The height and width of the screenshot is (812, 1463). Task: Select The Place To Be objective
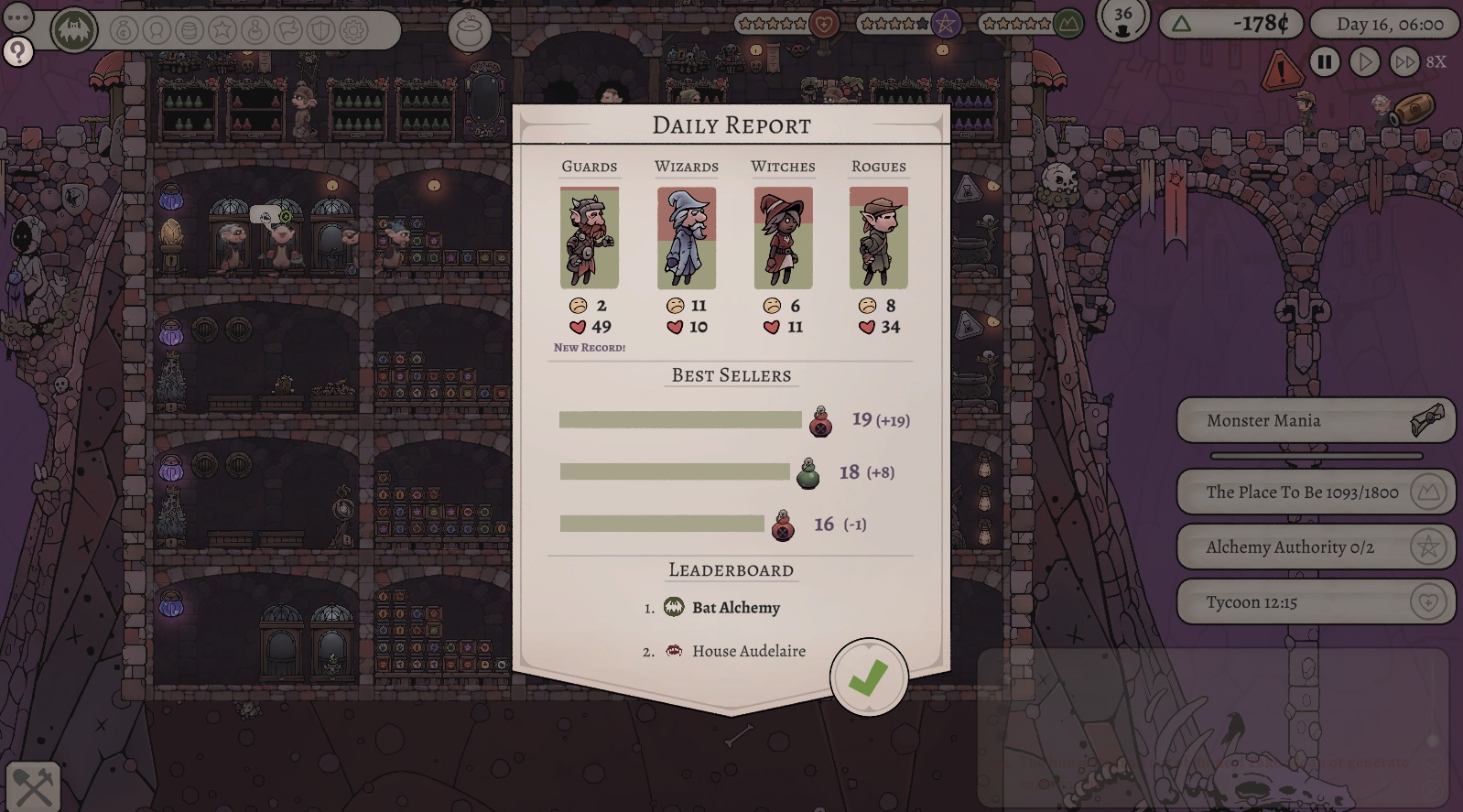coord(1315,493)
